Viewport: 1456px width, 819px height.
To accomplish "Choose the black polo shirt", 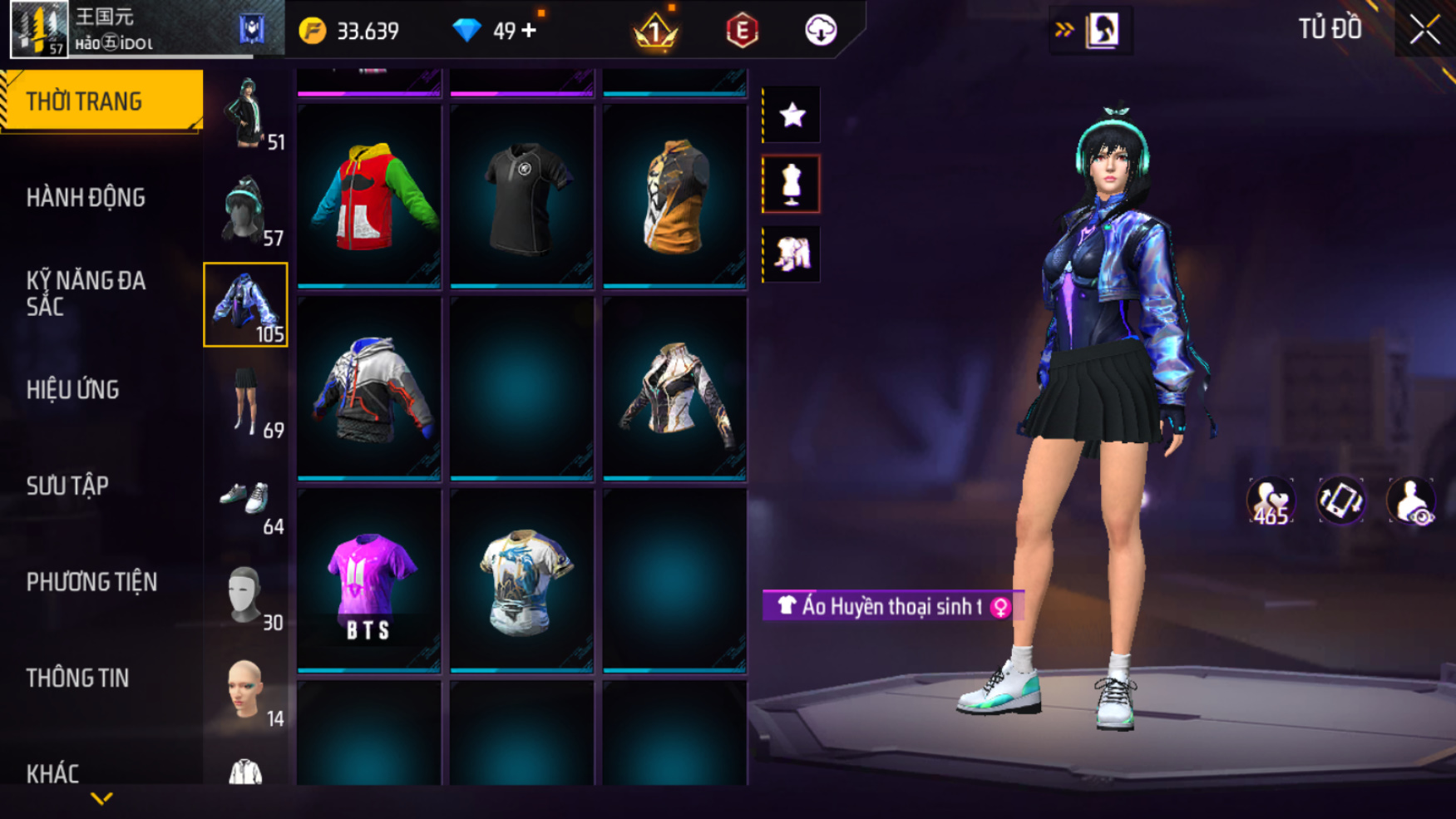I will [x=522, y=196].
